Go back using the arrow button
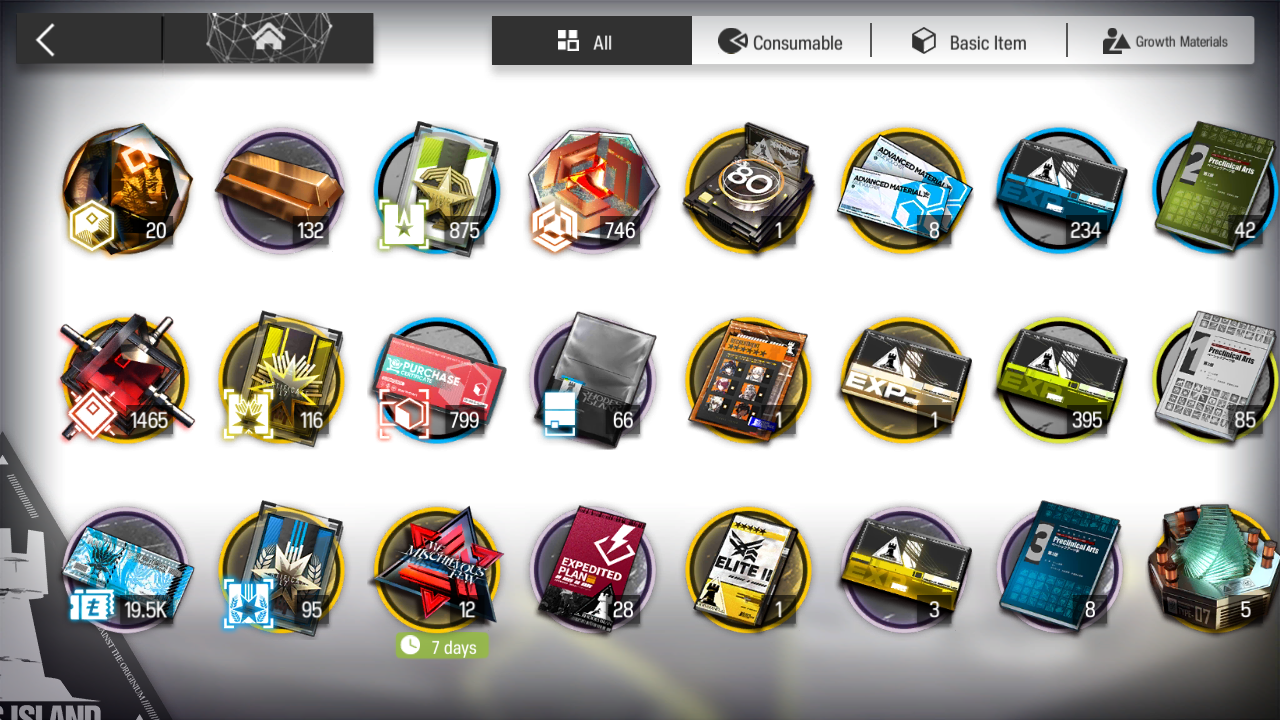 coord(45,40)
